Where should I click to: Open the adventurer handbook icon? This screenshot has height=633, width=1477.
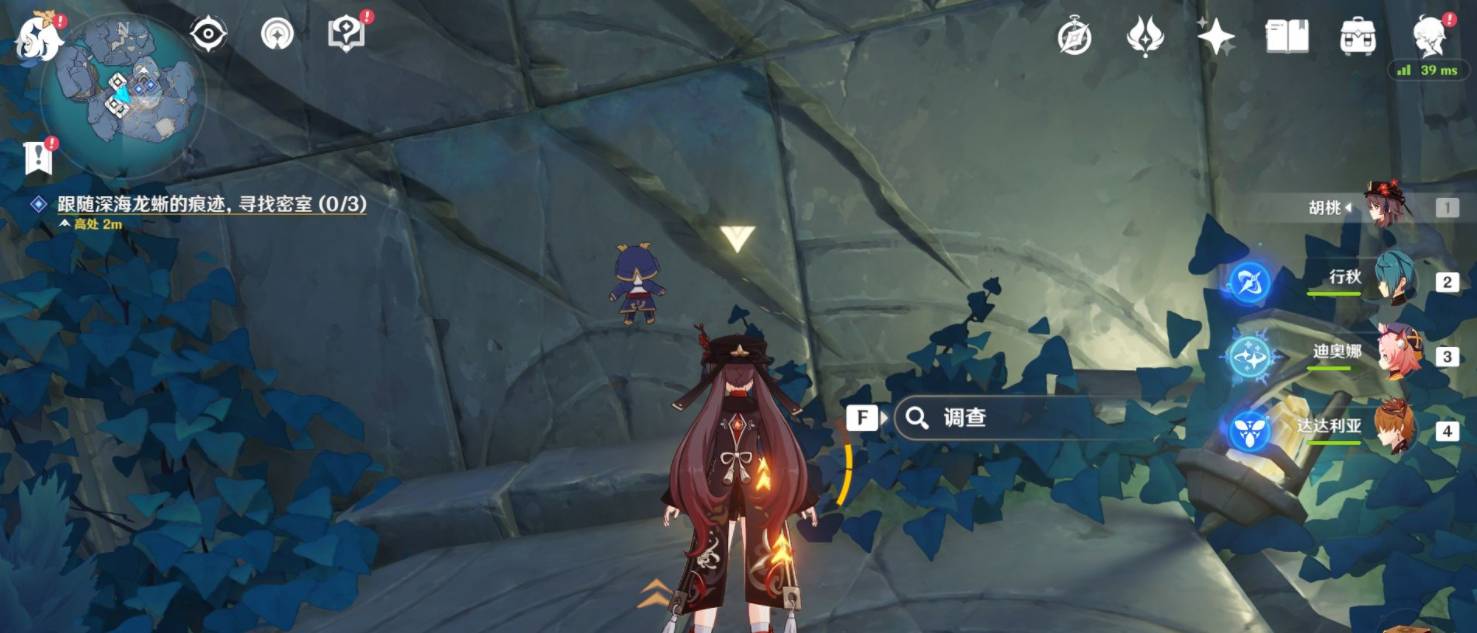pyautogui.click(x=1287, y=37)
